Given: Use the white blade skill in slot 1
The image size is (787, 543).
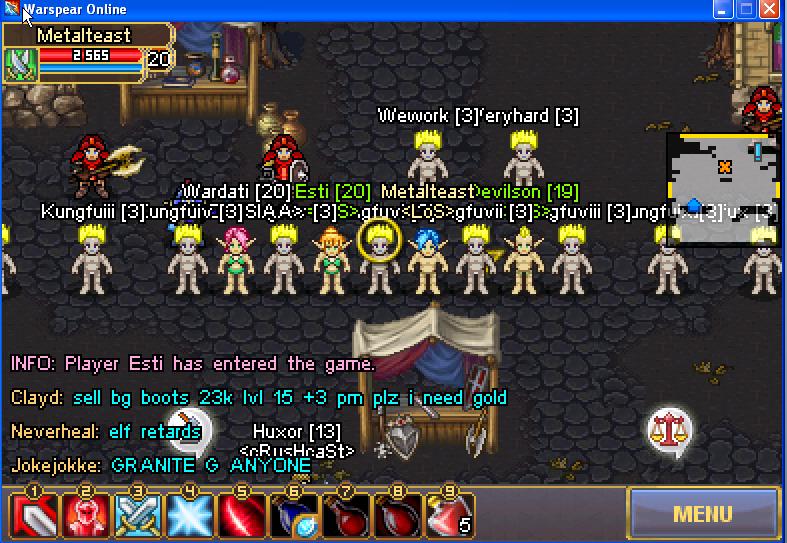Looking at the screenshot, I should 33,516.
